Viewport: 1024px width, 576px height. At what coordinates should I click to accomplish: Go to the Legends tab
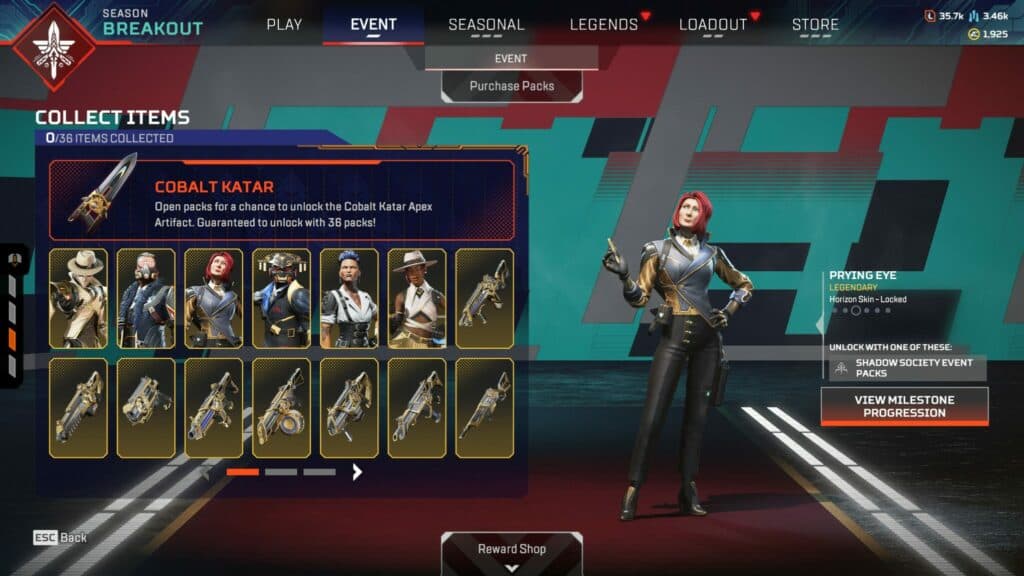click(604, 24)
